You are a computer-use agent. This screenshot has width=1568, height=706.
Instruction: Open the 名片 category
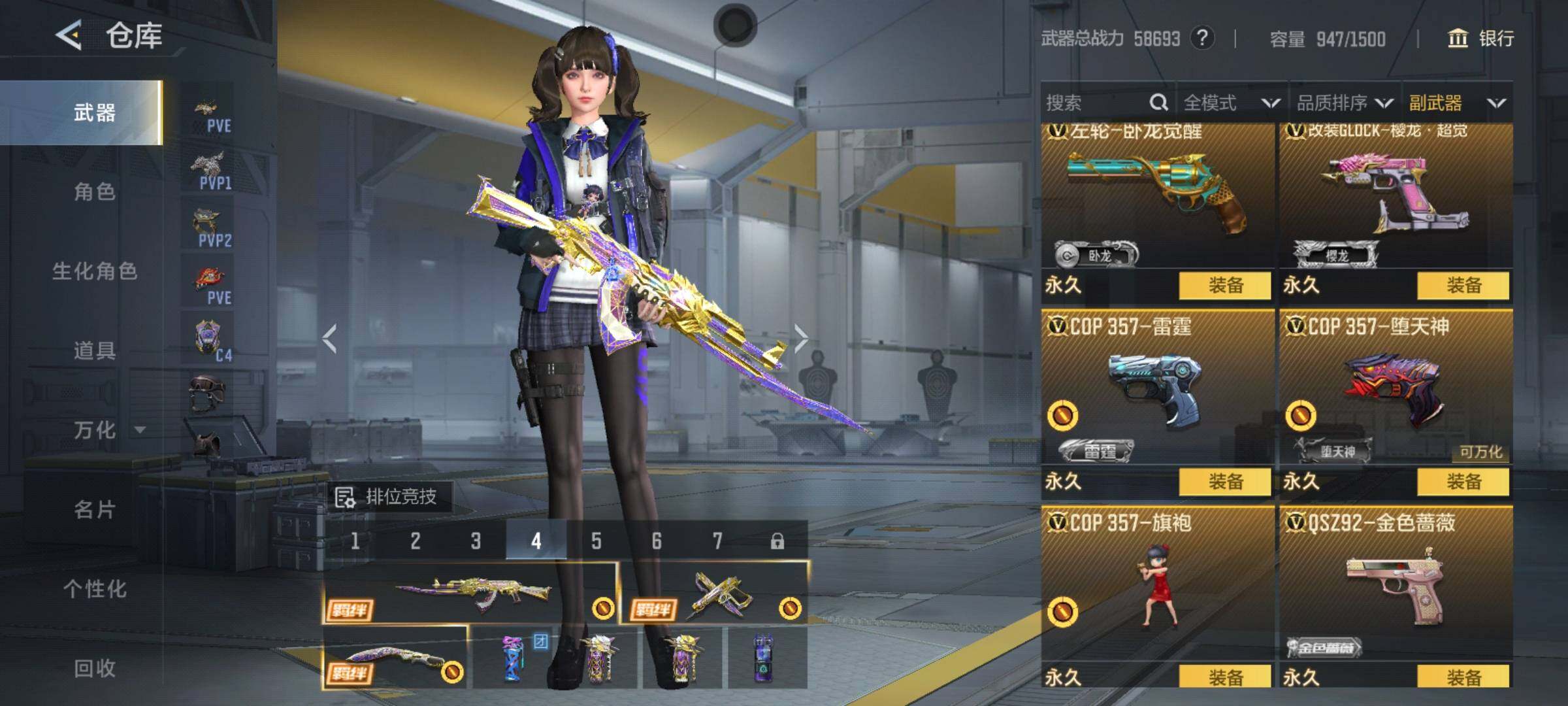click(x=95, y=510)
